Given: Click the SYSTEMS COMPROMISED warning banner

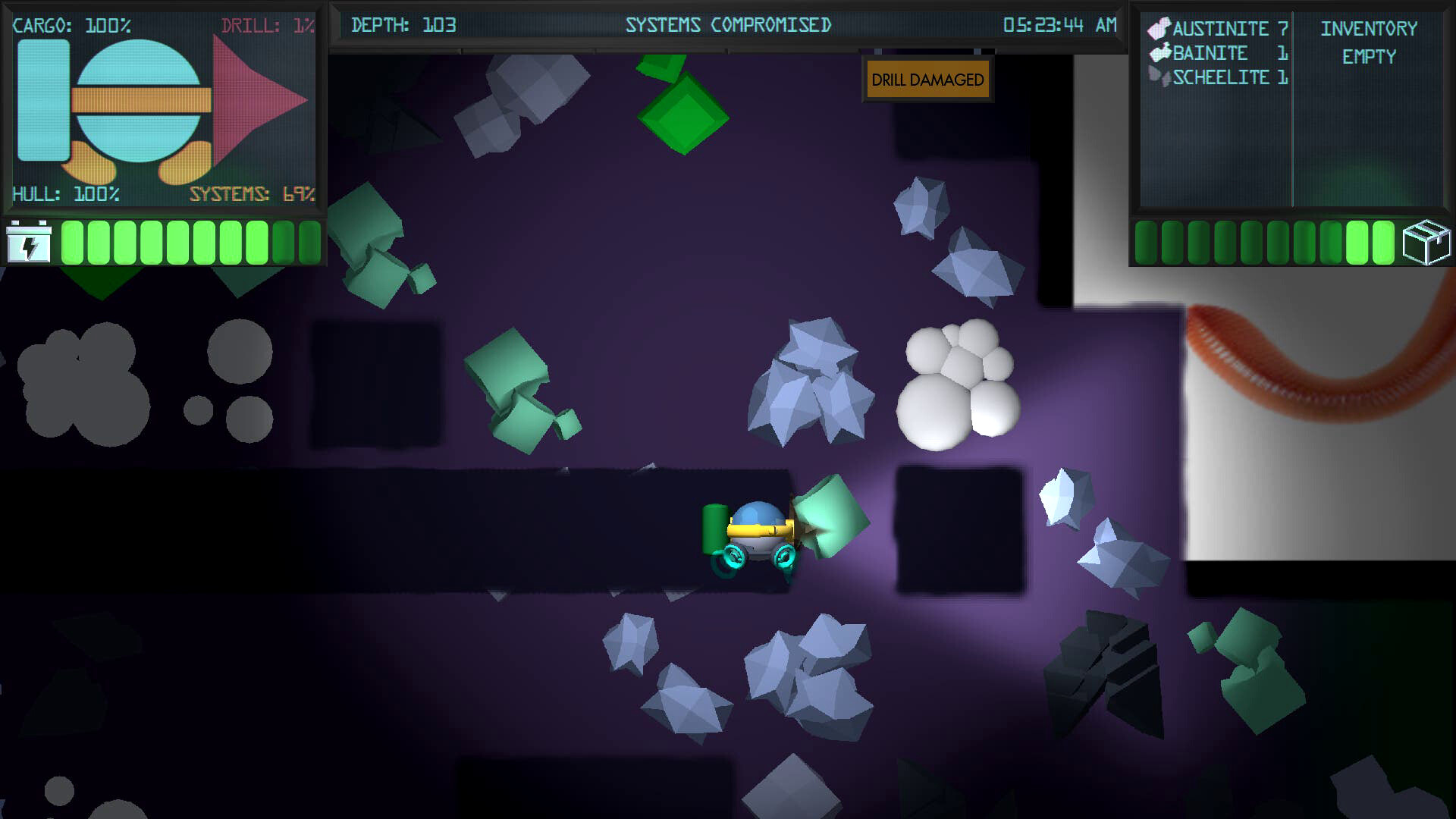Looking at the screenshot, I should [x=728, y=24].
